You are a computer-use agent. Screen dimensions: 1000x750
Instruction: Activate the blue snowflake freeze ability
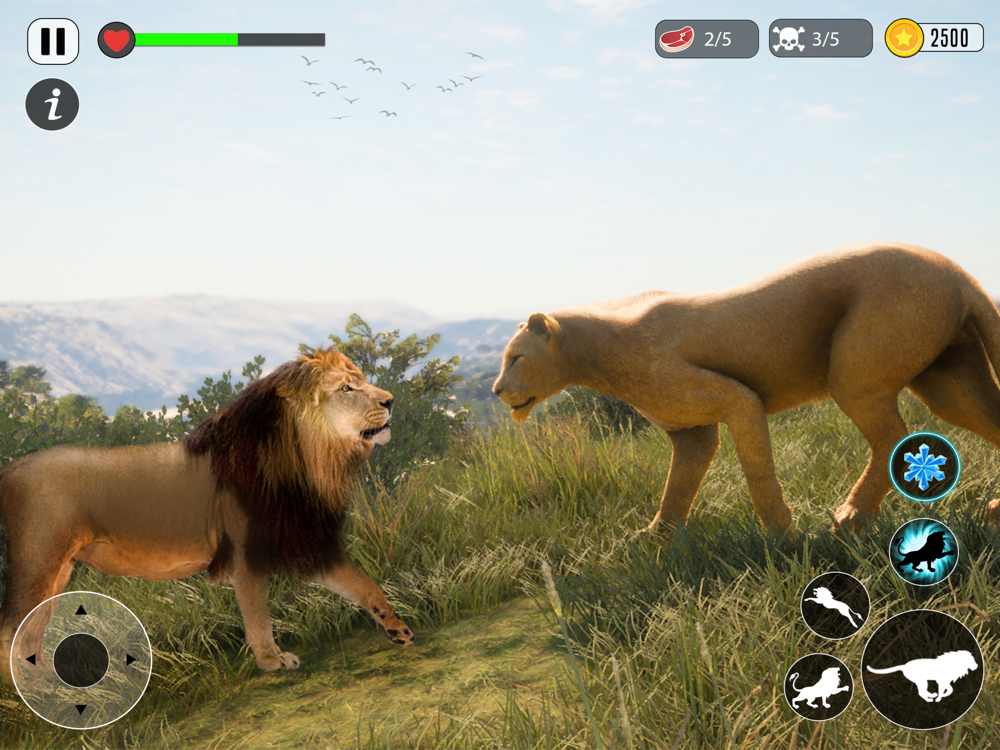(924, 467)
